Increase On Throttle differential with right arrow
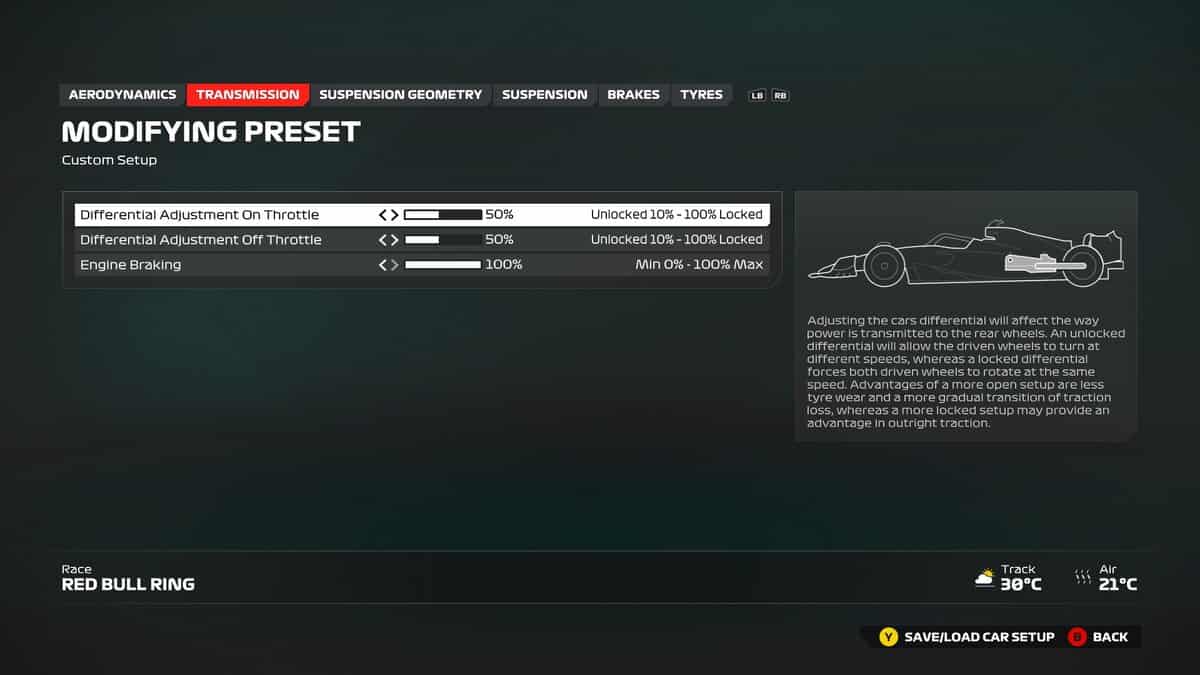The height and width of the screenshot is (675, 1200). tap(394, 215)
